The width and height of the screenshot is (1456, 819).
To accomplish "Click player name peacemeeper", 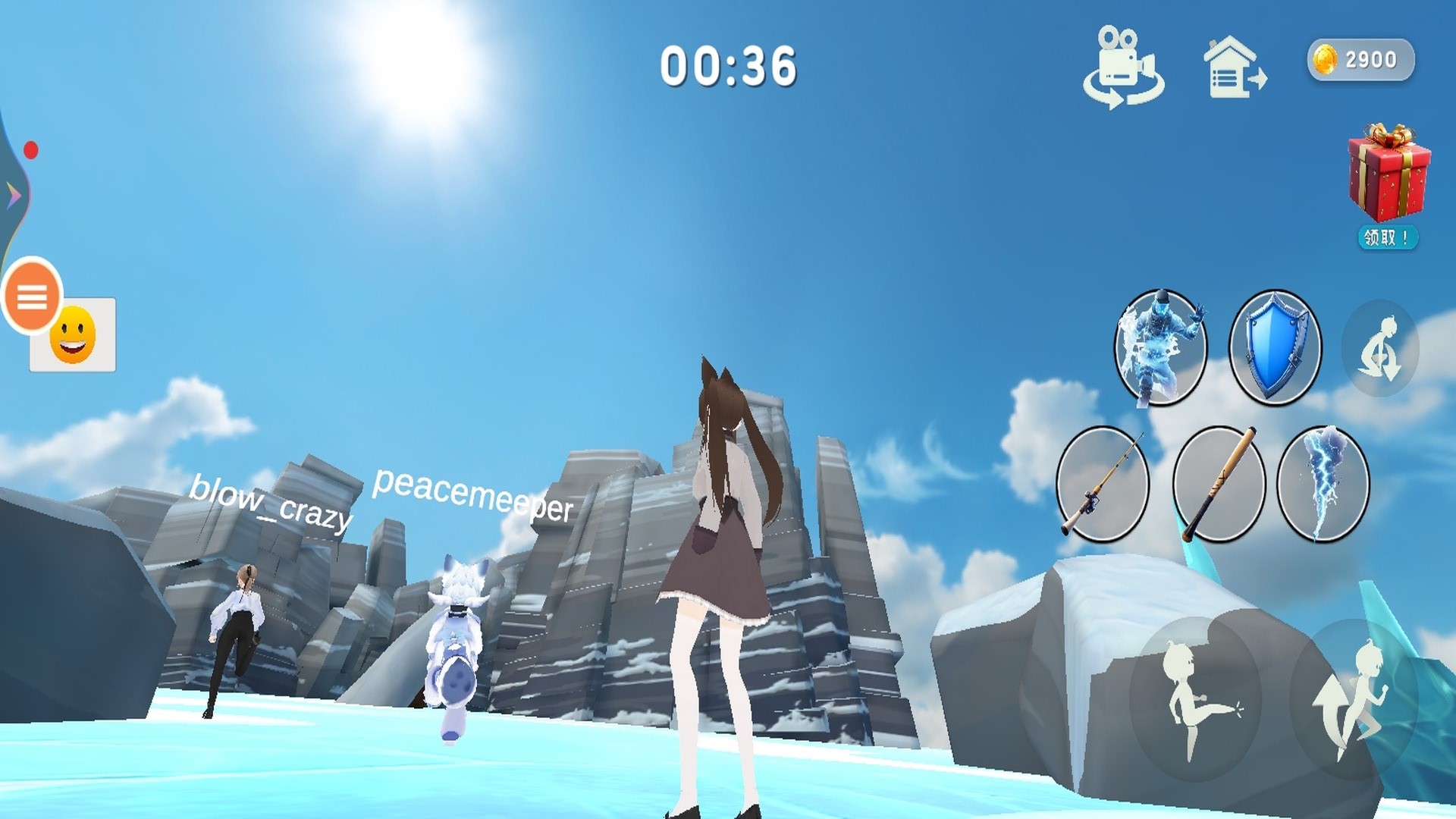I will point(472,497).
